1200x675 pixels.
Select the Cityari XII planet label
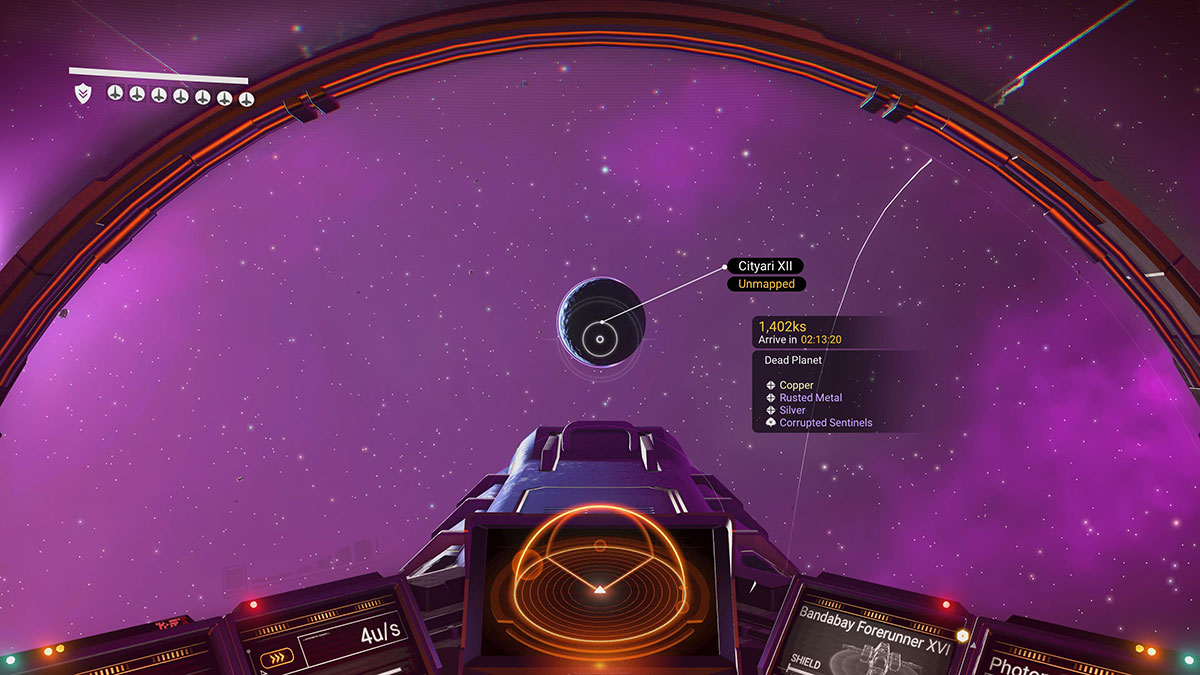pyautogui.click(x=764, y=266)
